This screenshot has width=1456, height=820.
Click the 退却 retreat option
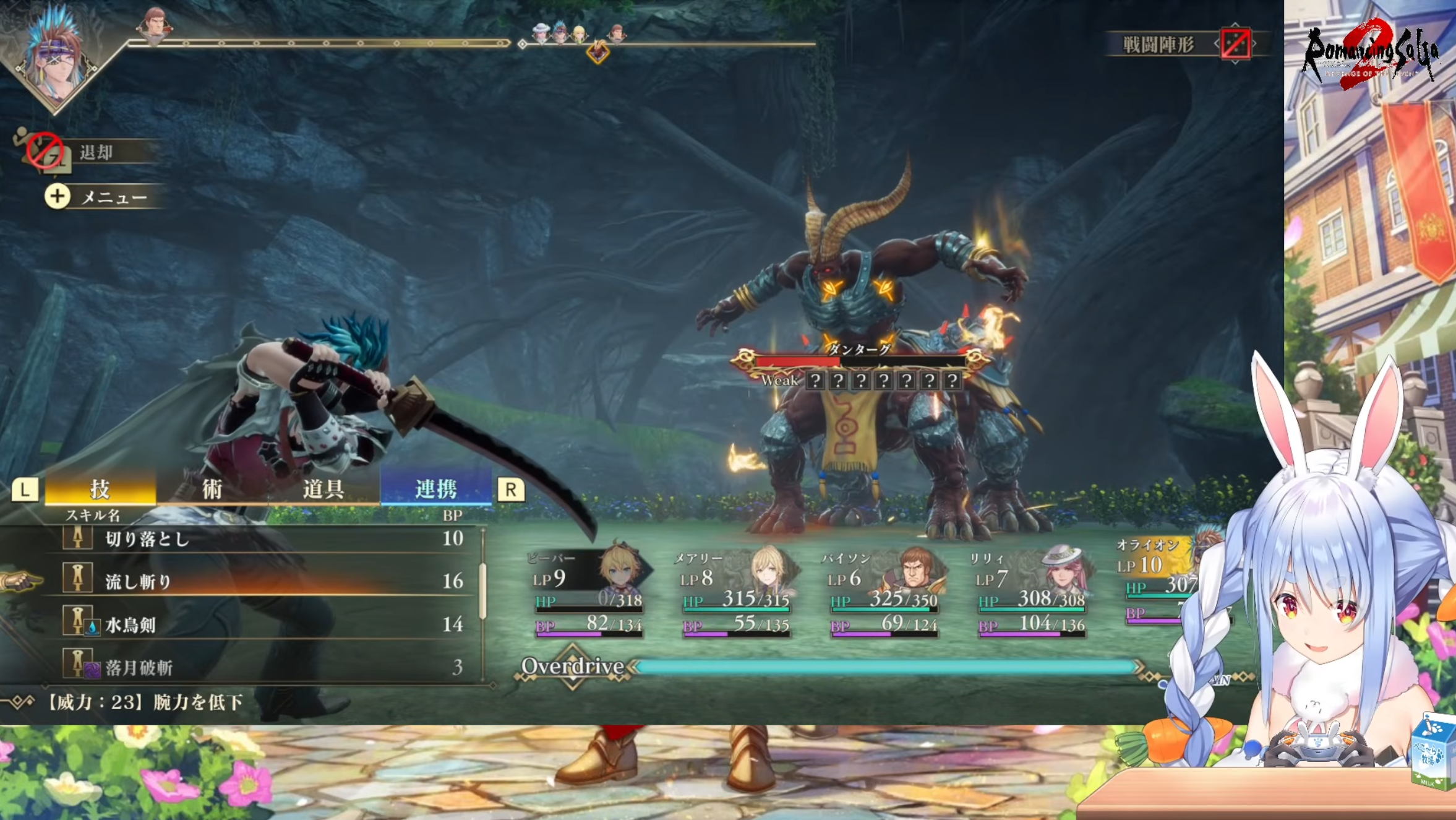pos(95,152)
